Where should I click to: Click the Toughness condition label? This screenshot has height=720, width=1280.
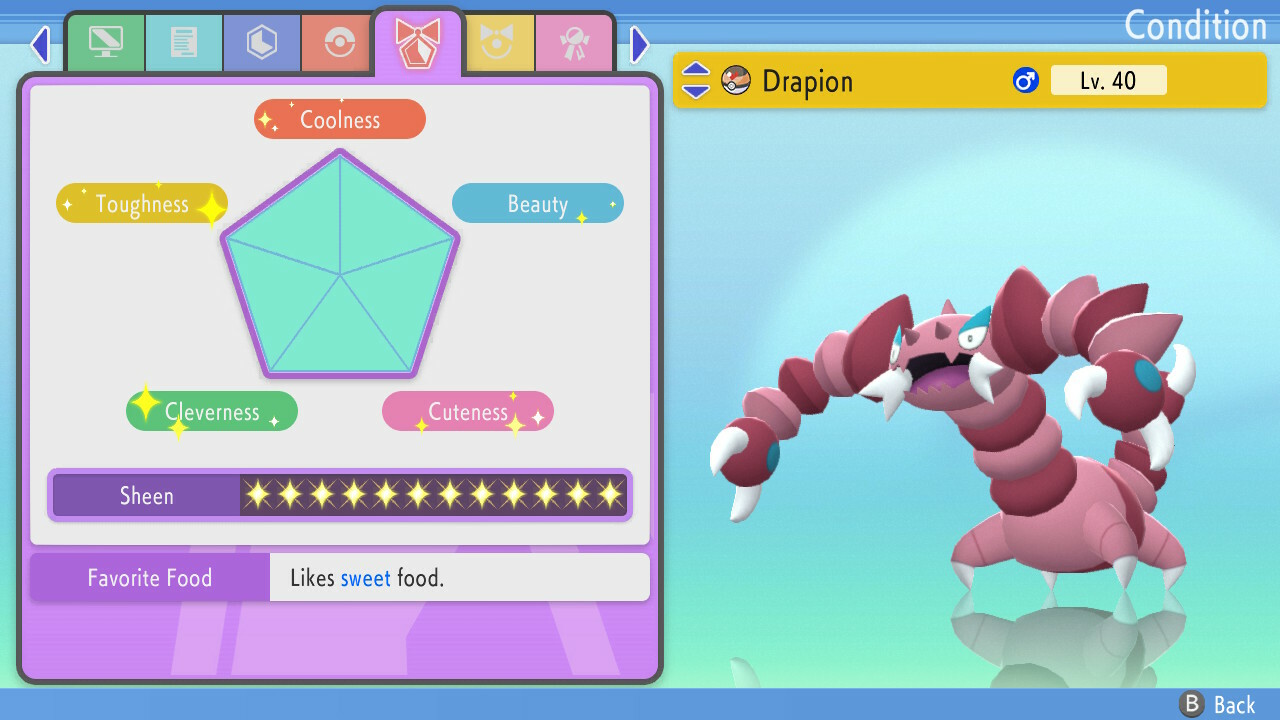click(141, 203)
